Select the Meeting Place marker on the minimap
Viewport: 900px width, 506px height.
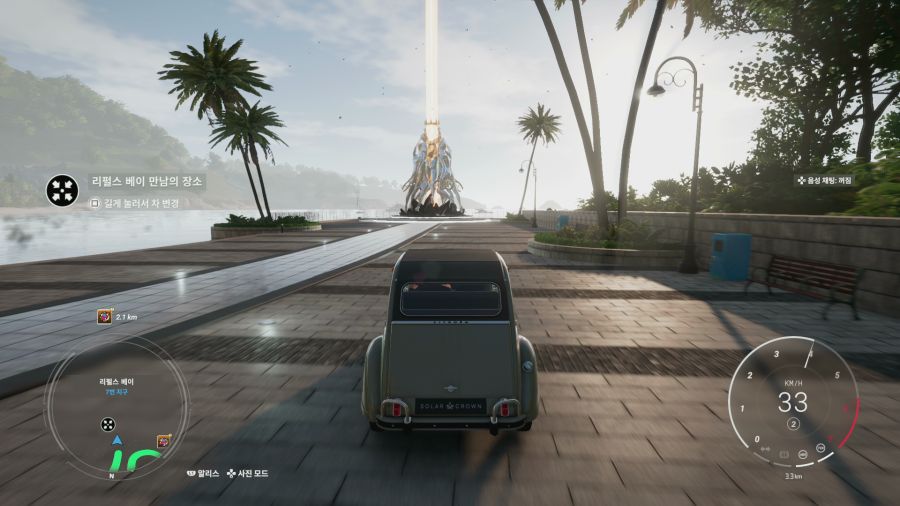(108, 424)
